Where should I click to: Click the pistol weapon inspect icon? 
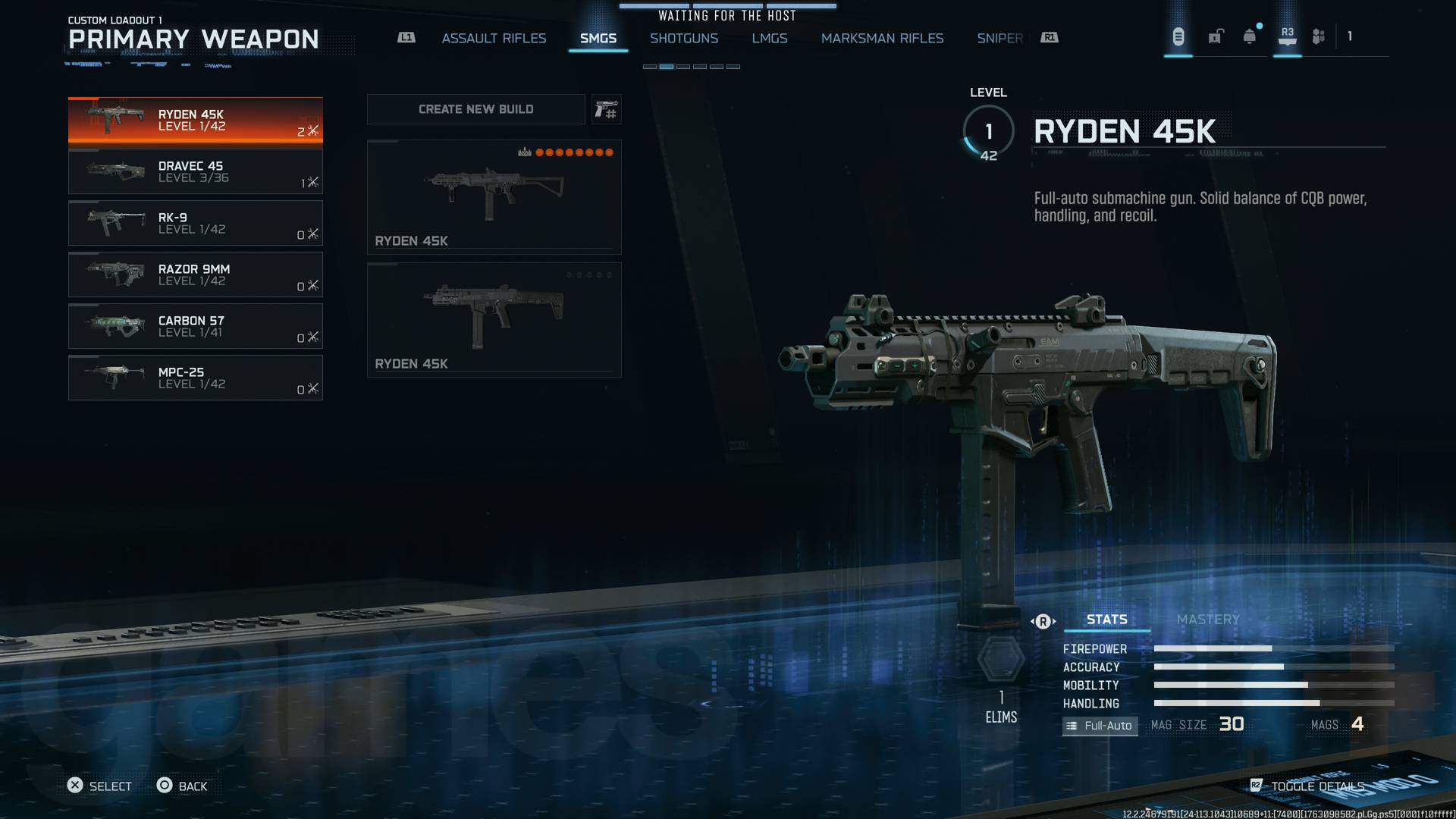606,109
